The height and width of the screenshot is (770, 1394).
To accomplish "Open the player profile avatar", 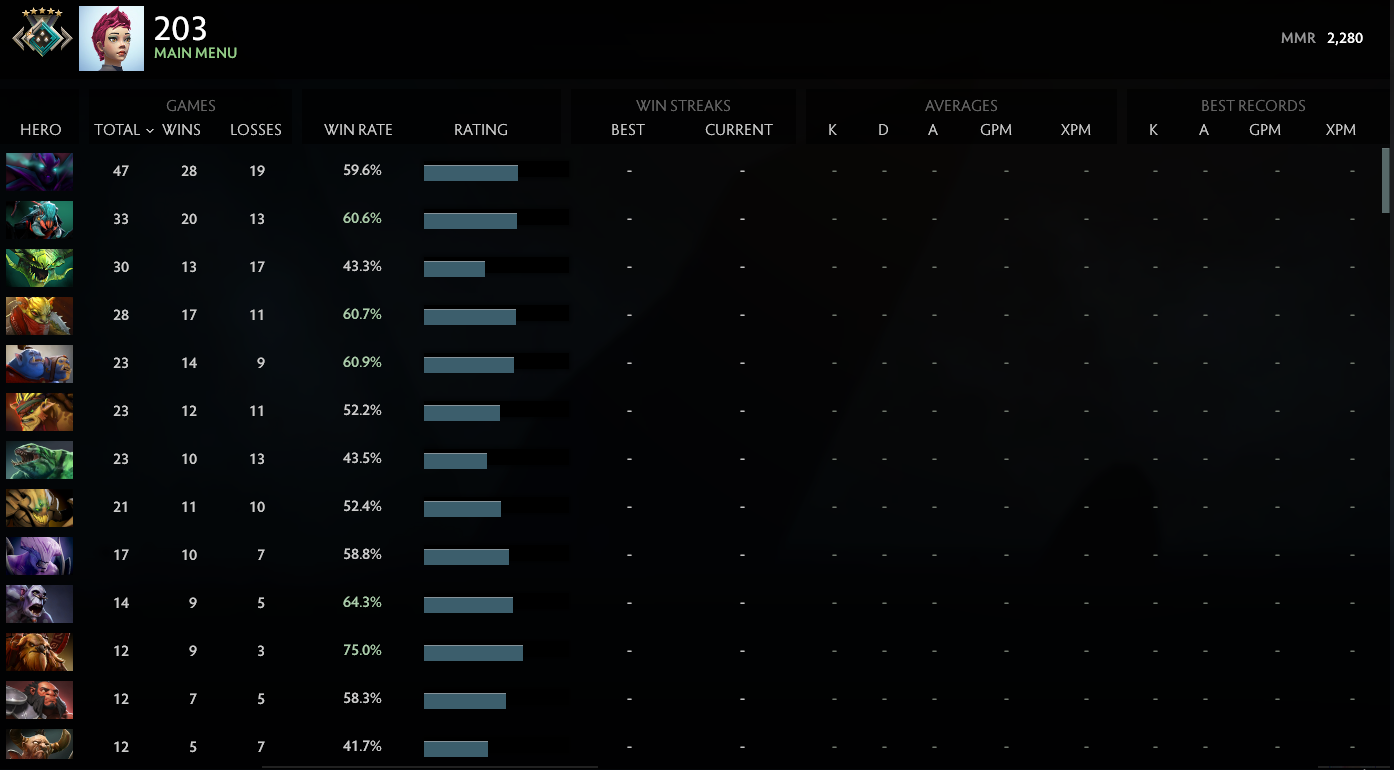I will [x=110, y=38].
